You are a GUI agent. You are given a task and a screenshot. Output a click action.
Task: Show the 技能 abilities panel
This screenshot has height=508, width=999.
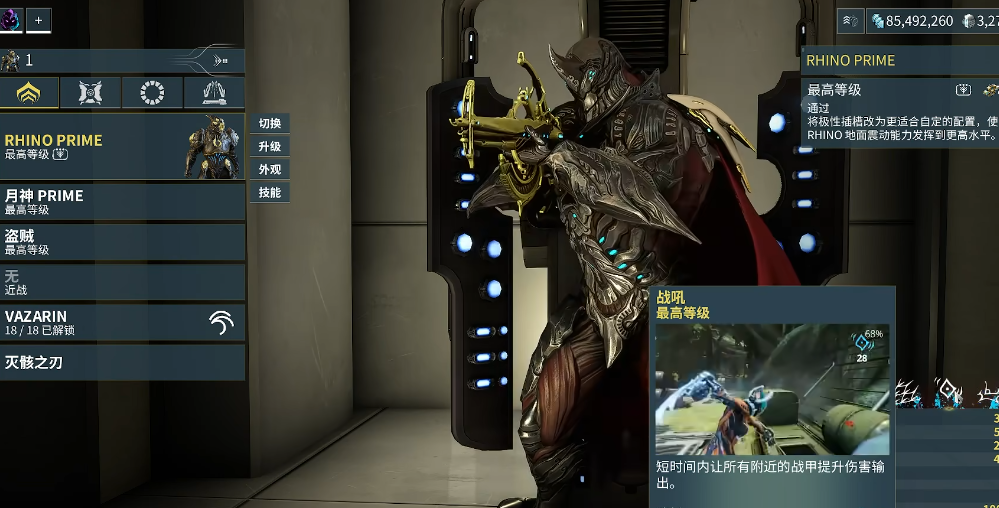(269, 192)
